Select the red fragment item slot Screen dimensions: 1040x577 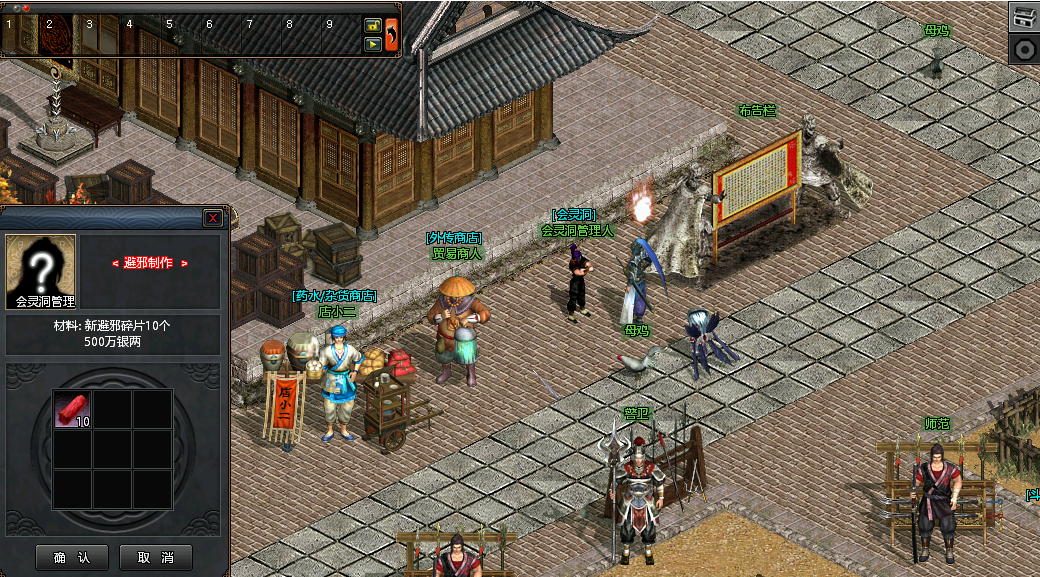click(72, 409)
